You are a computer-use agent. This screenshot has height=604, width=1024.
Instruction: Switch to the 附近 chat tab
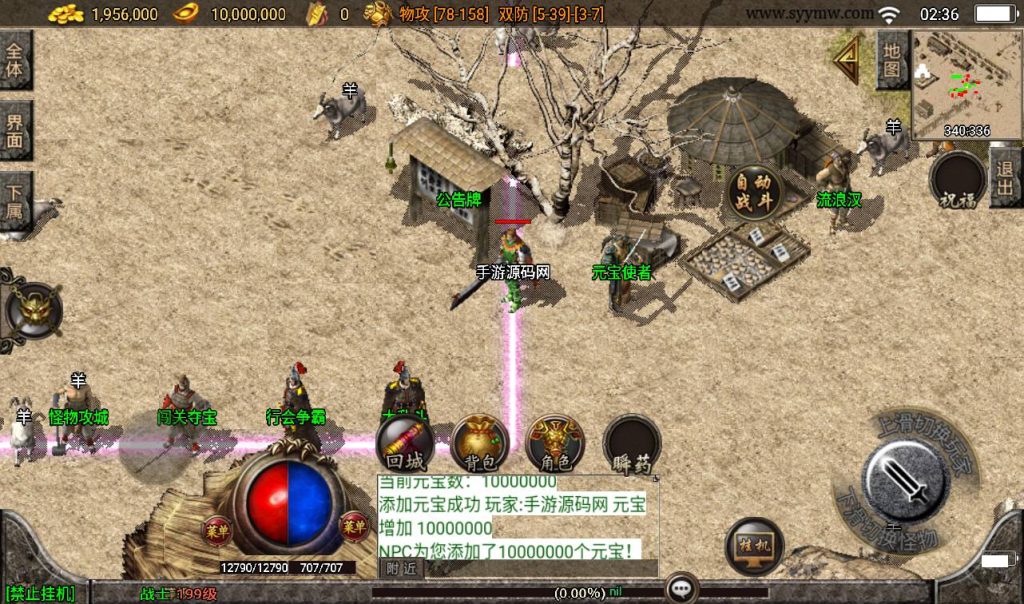[x=400, y=568]
